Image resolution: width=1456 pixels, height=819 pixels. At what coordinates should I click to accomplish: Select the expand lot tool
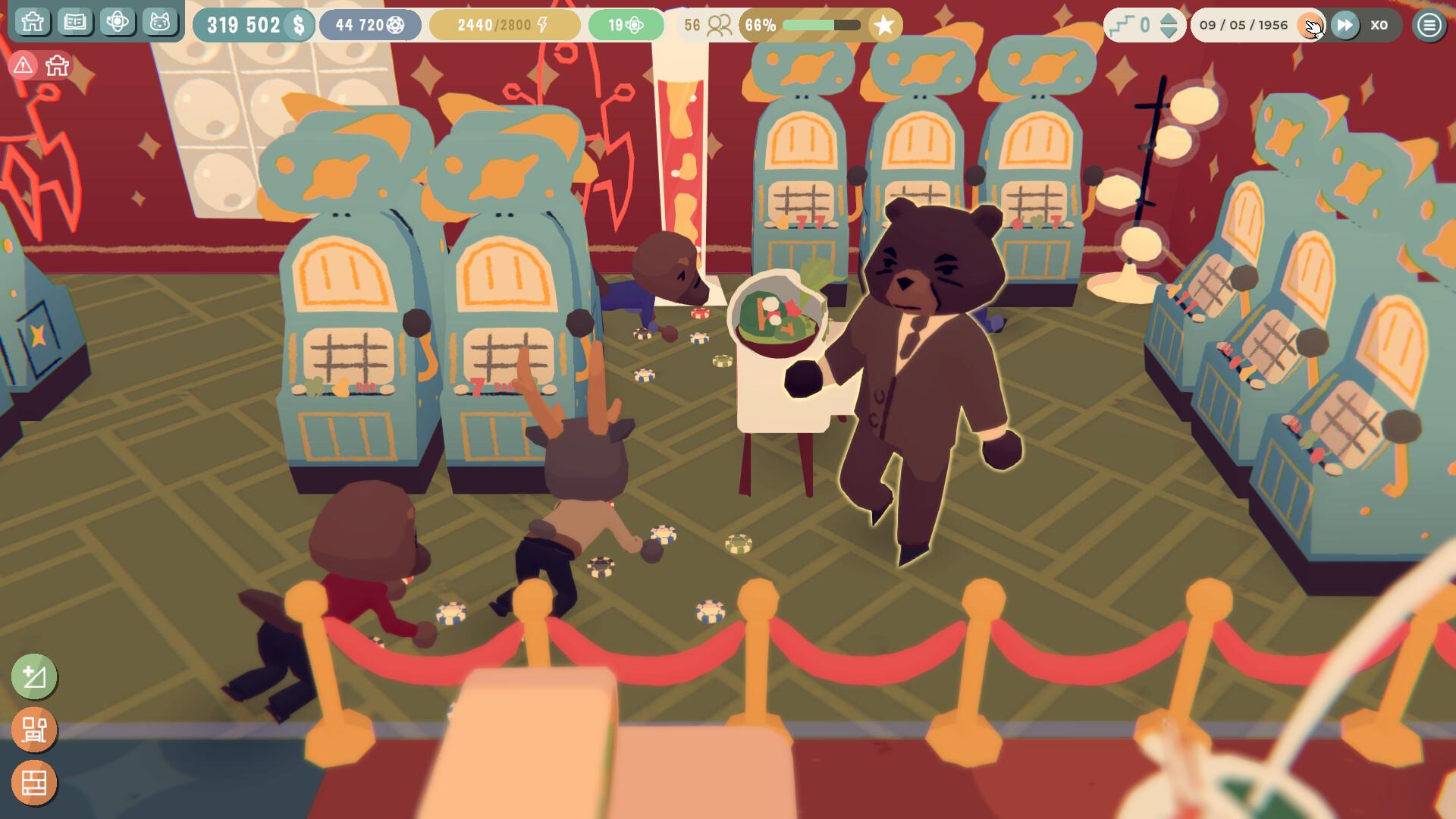coord(35,677)
